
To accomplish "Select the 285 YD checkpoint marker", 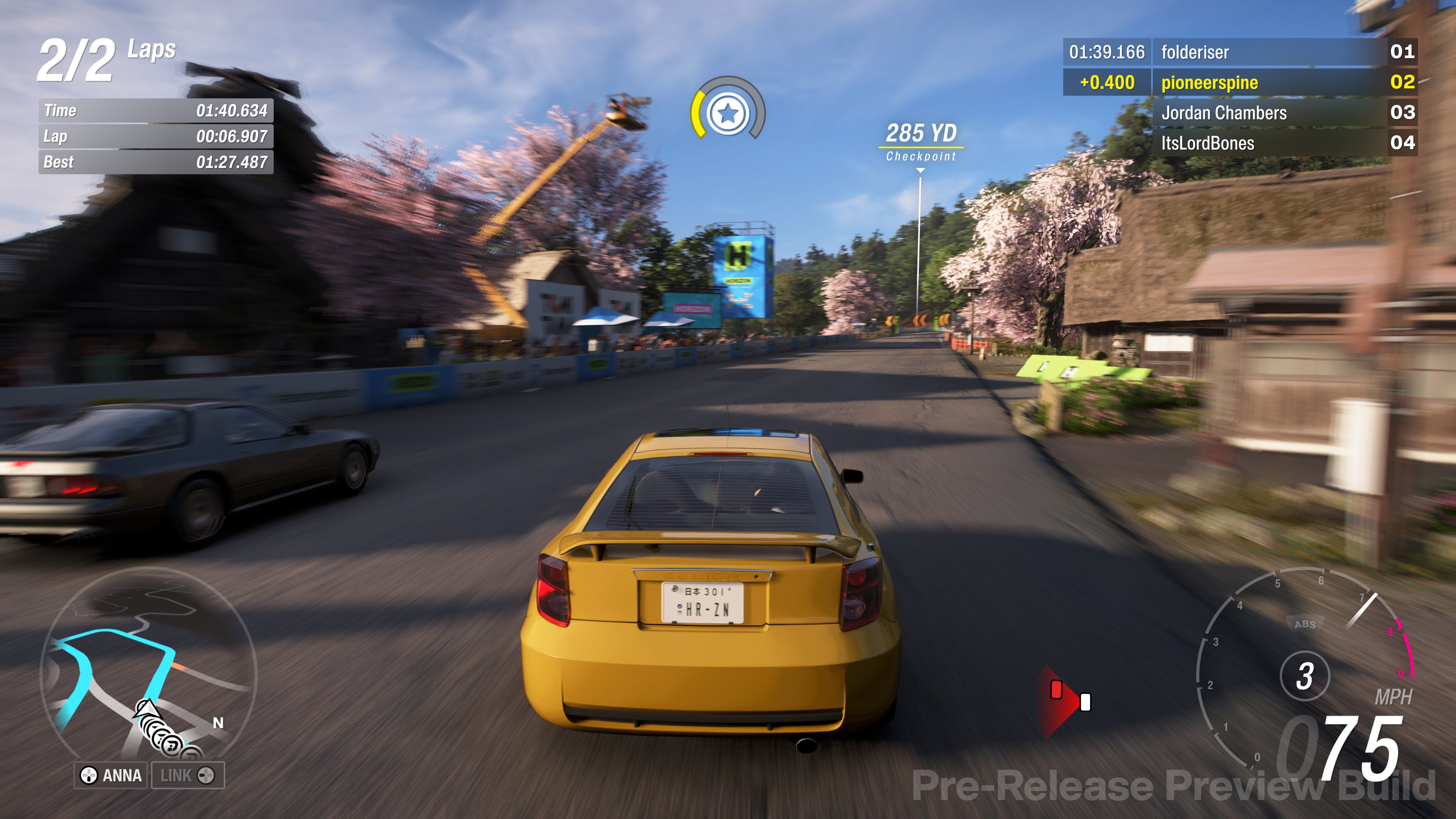I will point(921,141).
